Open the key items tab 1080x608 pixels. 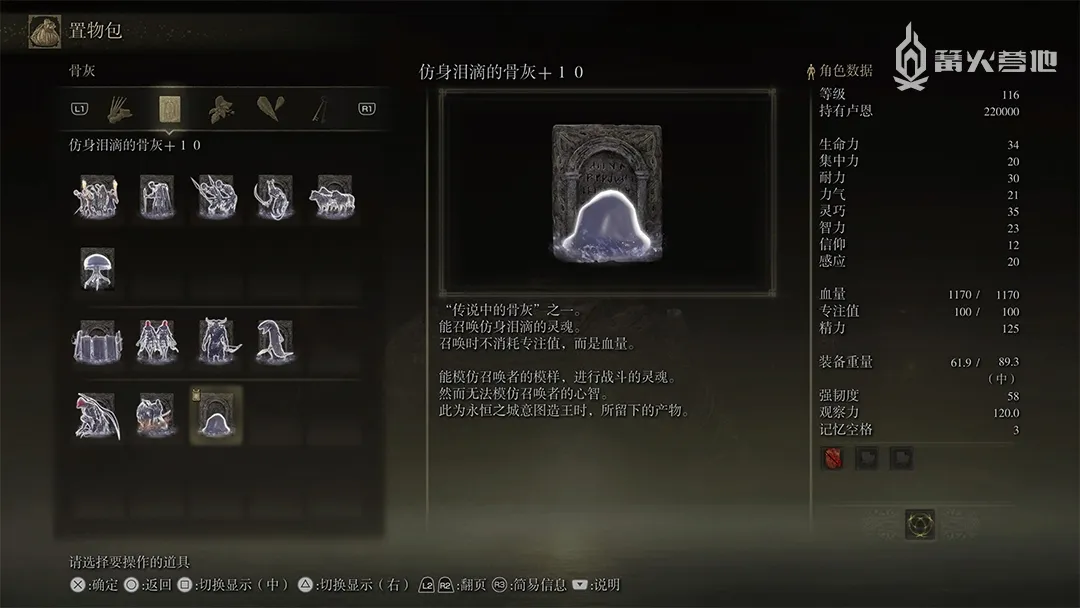(319, 108)
